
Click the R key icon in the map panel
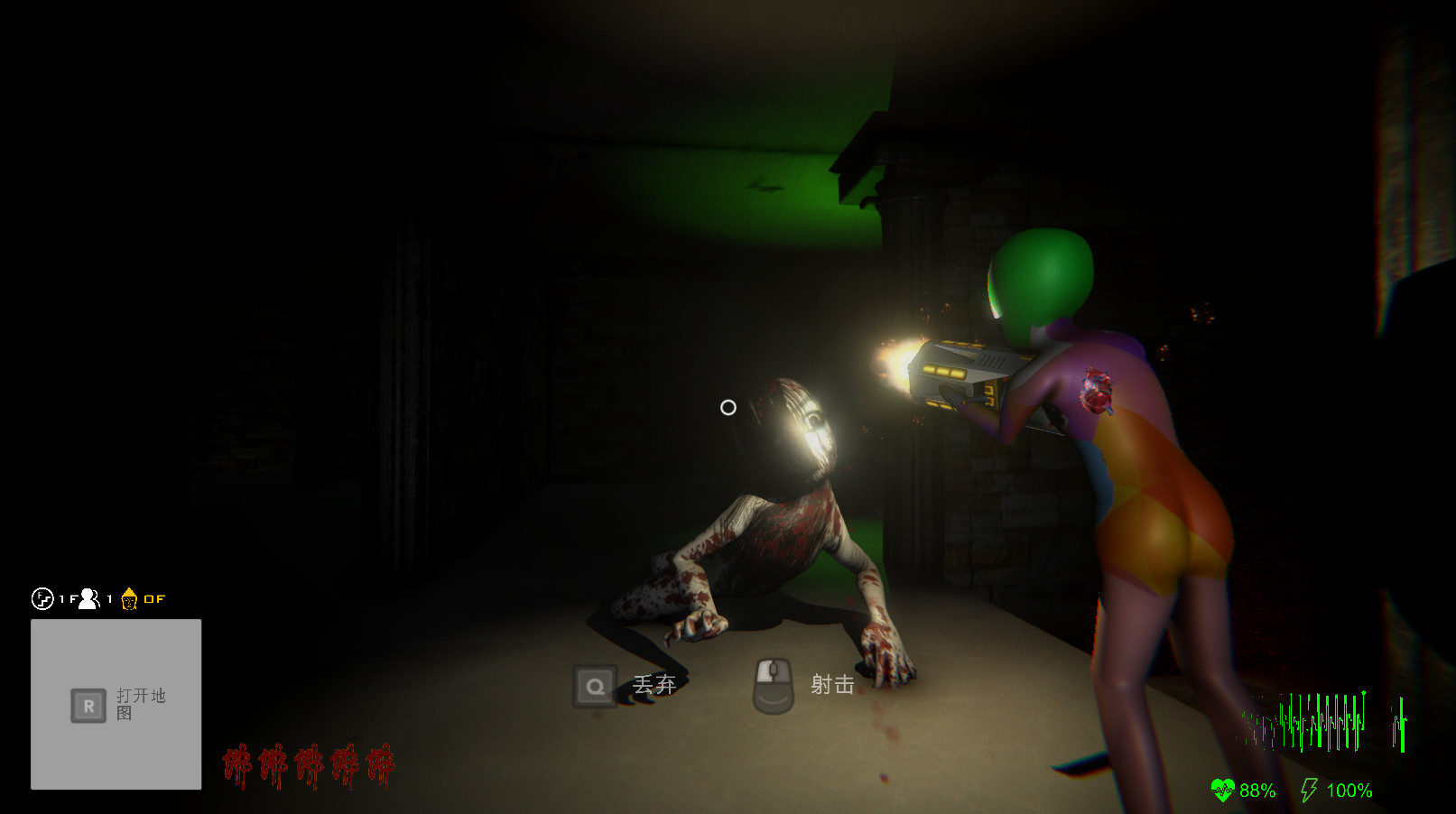tap(87, 705)
